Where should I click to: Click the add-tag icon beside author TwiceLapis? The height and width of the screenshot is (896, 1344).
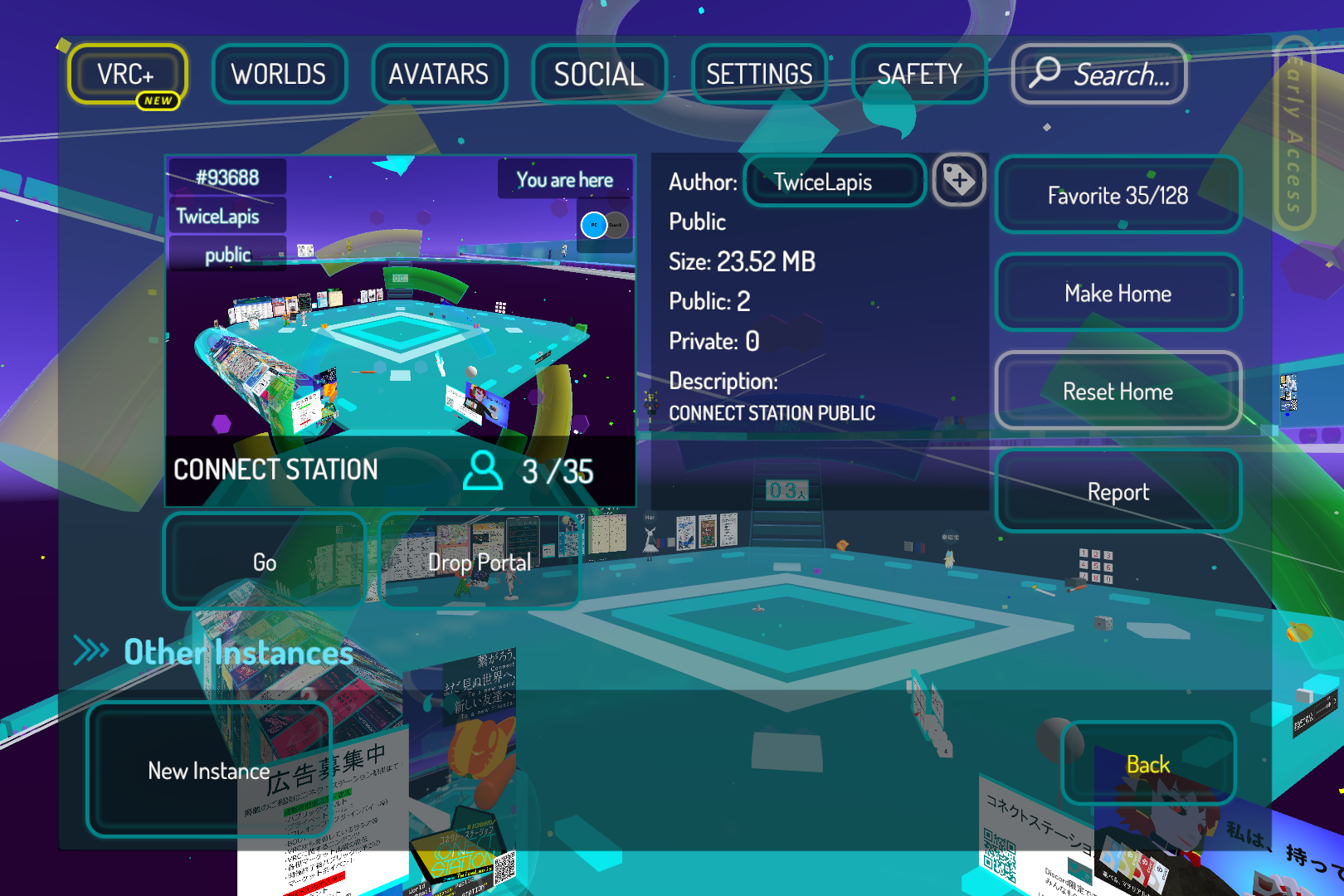click(959, 182)
